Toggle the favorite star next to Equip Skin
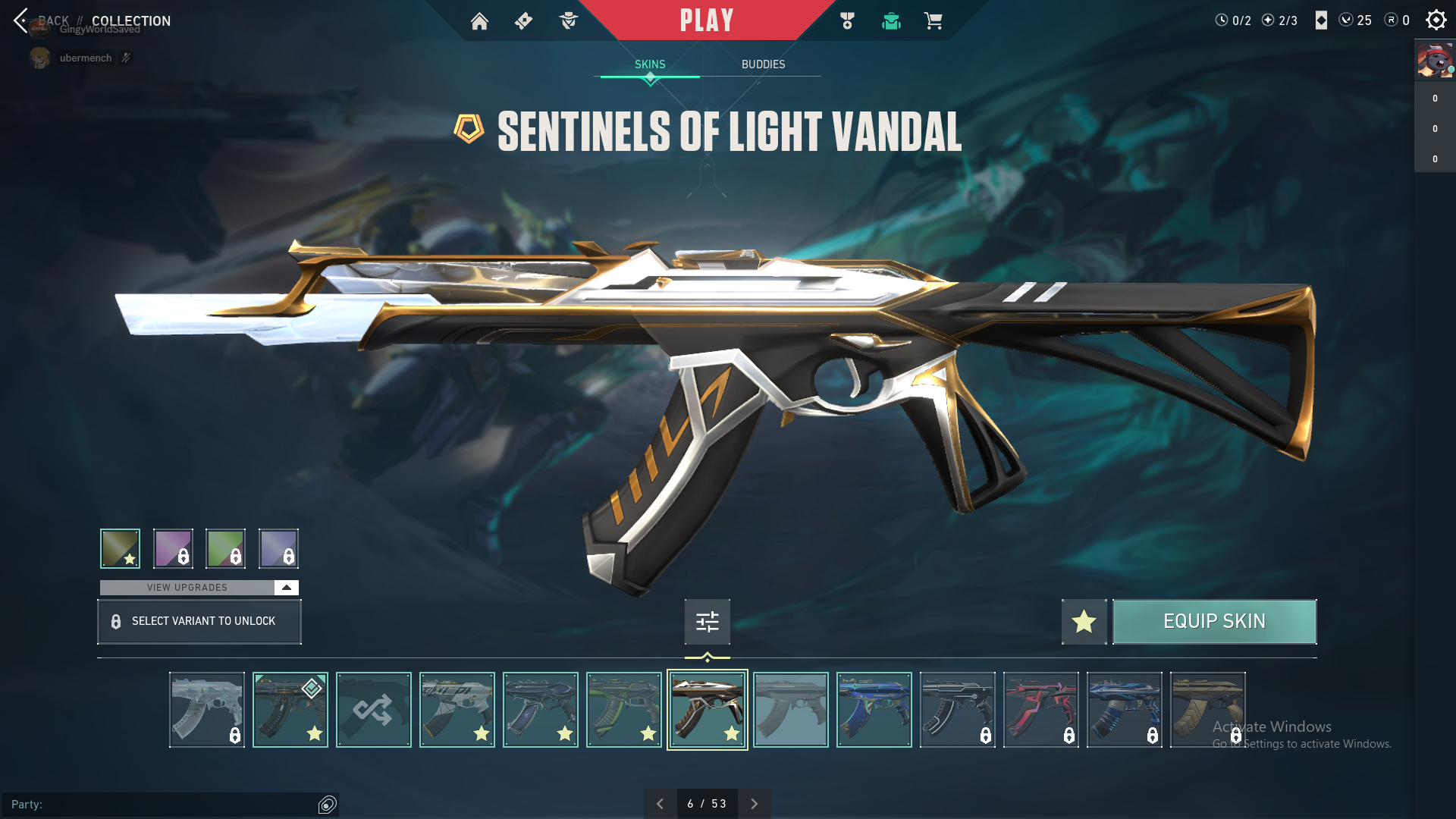 [x=1084, y=622]
